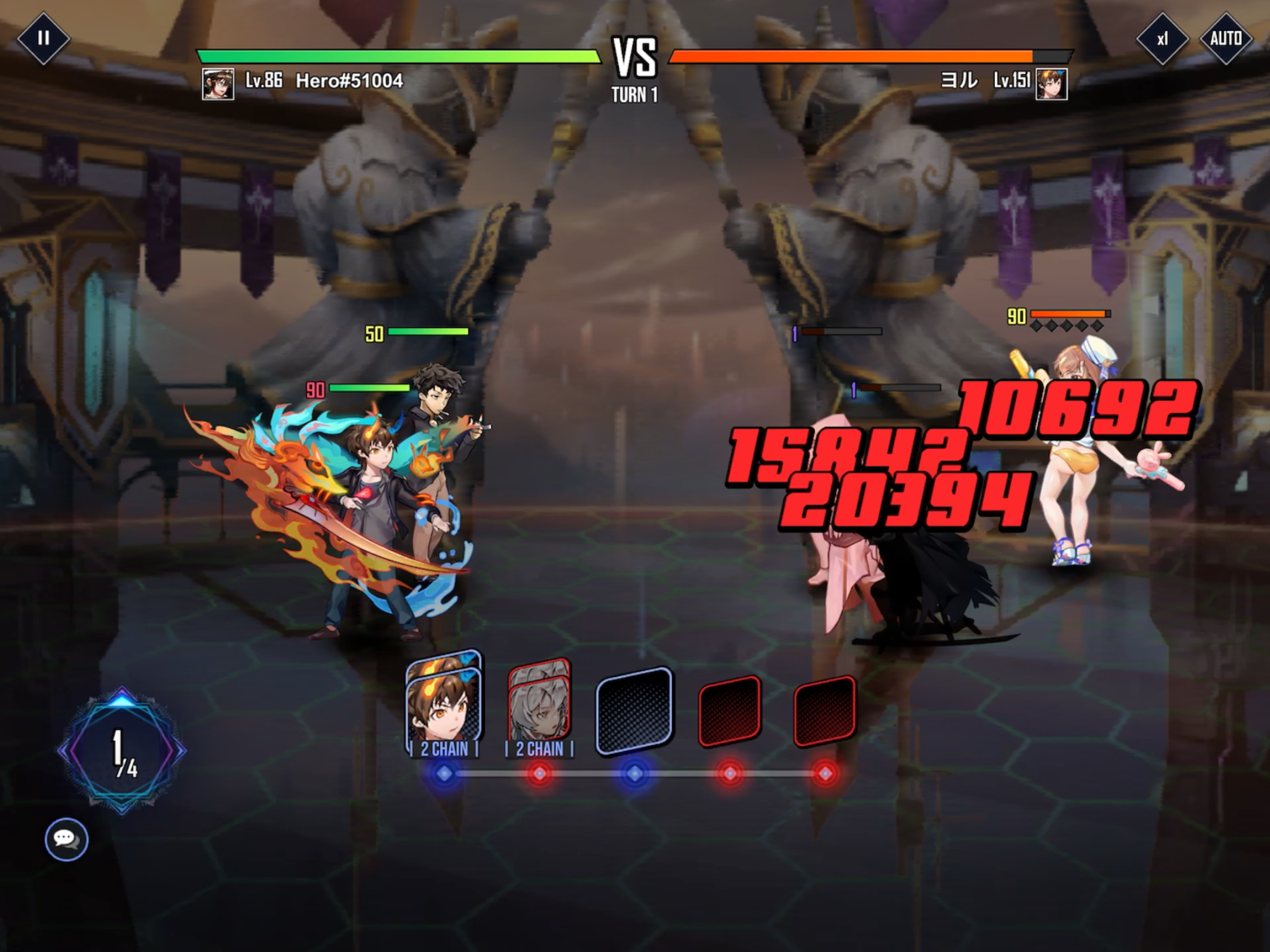This screenshot has width=1270, height=952.
Task: Select the white-haired hero skill card
Action: (539, 705)
